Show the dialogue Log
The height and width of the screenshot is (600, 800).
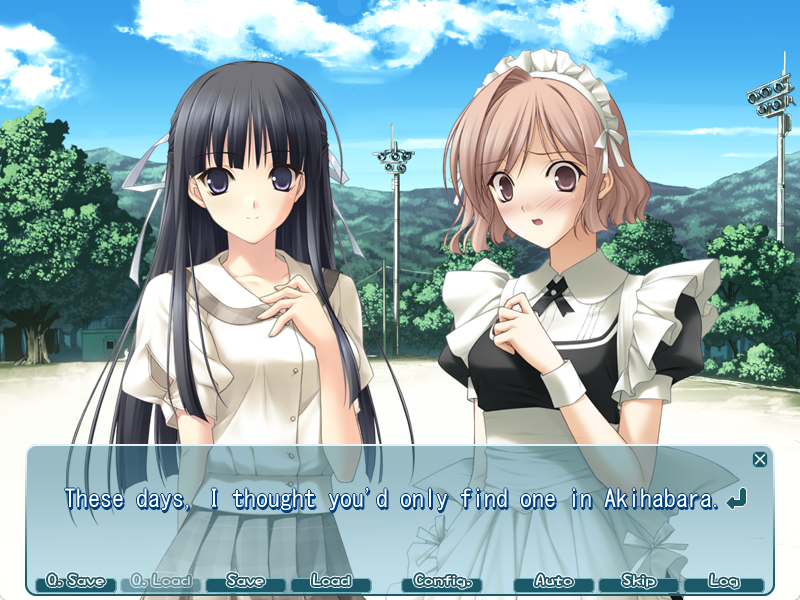(x=723, y=581)
